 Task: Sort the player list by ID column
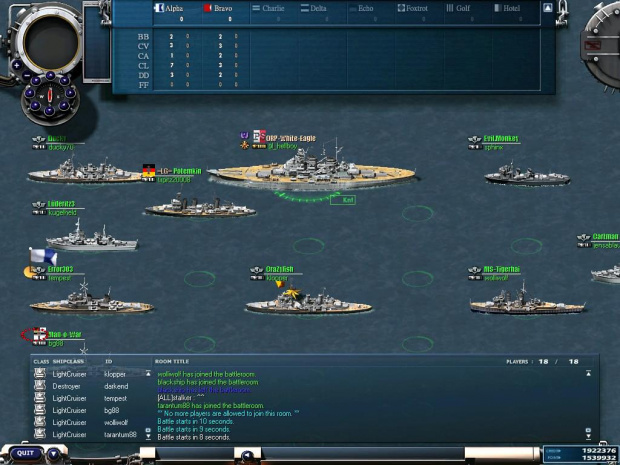point(109,361)
